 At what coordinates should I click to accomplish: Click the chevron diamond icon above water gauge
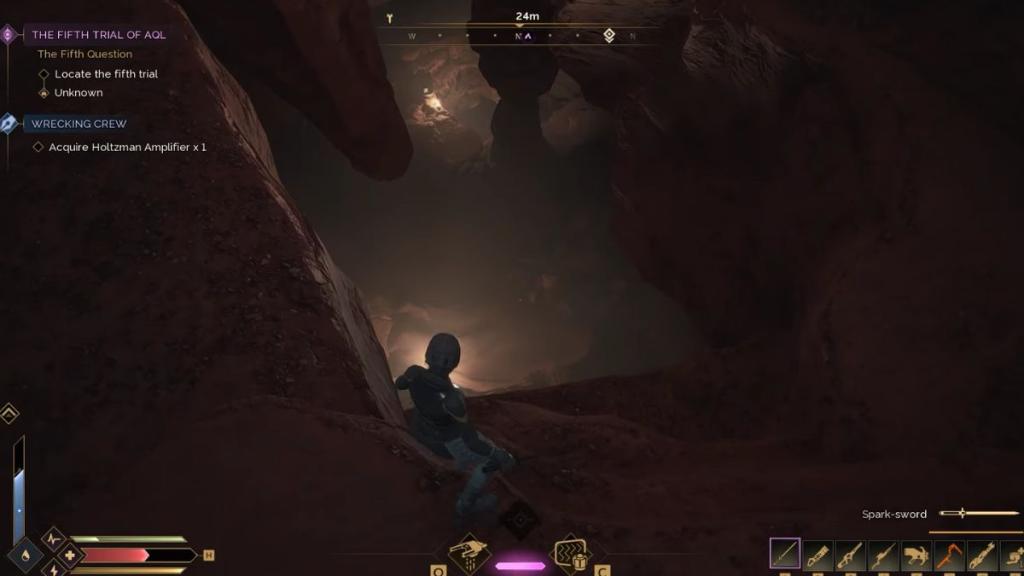pyautogui.click(x=10, y=413)
